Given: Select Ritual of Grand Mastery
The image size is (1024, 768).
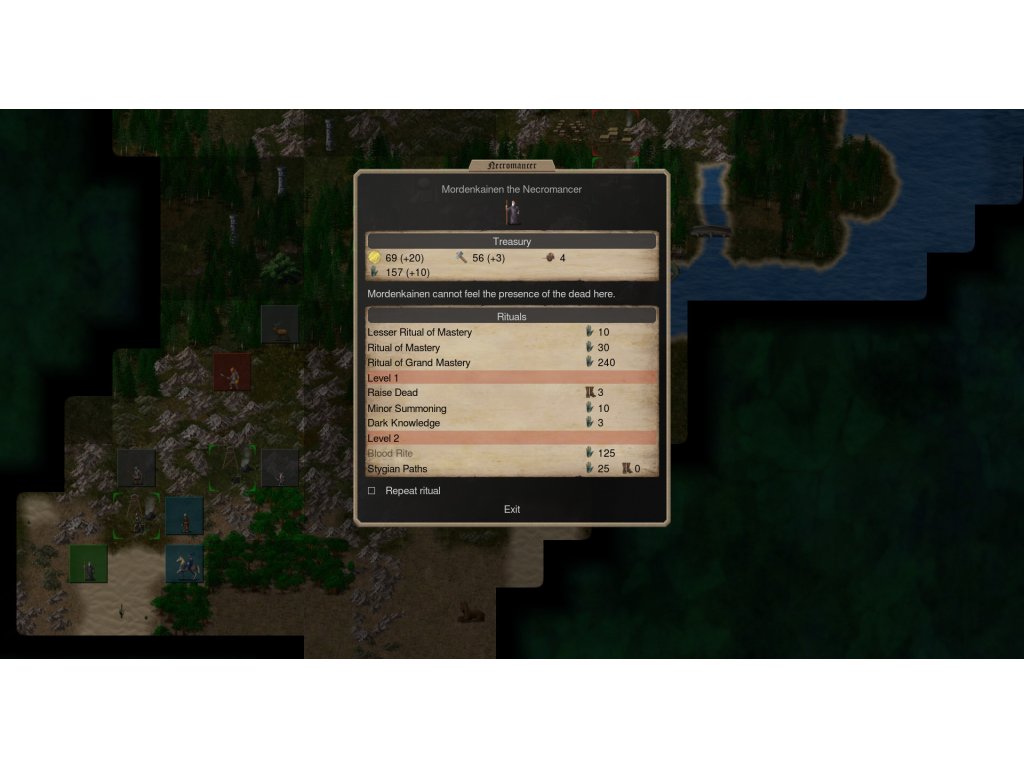Looking at the screenshot, I should (x=418, y=362).
